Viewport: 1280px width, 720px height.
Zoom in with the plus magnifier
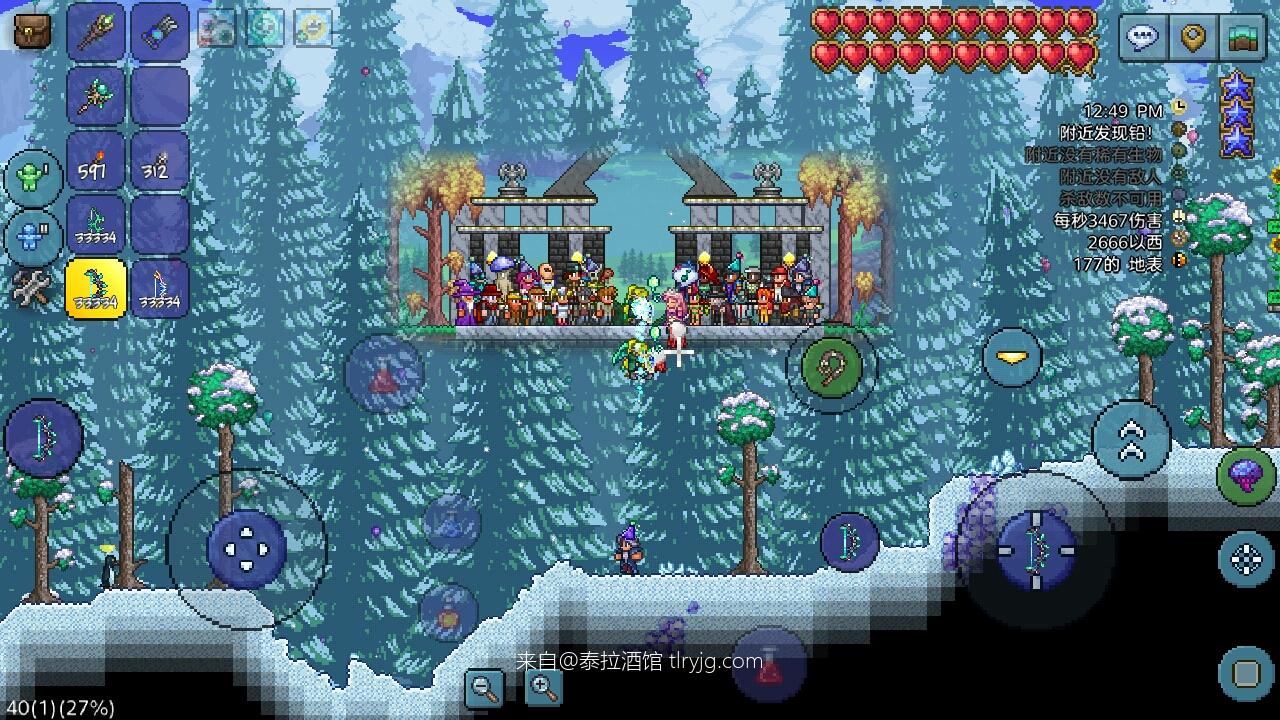tap(543, 687)
